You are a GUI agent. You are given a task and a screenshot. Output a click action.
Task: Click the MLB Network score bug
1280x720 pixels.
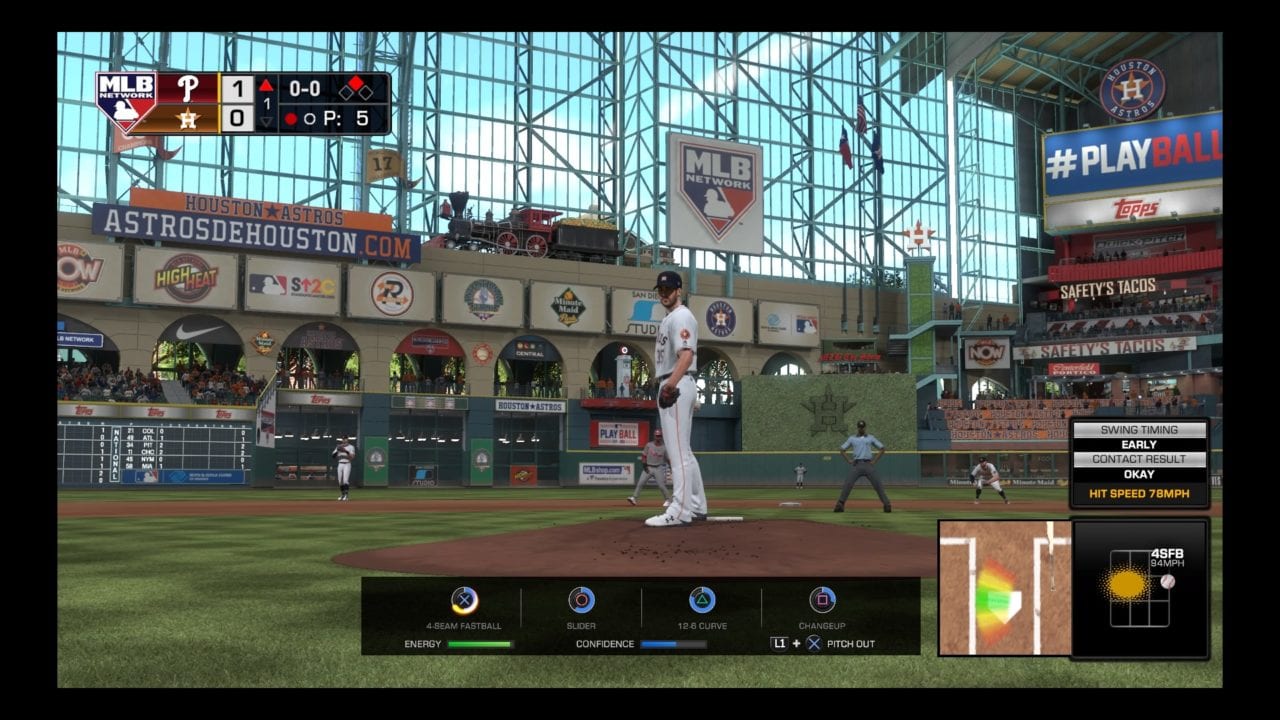[243, 103]
